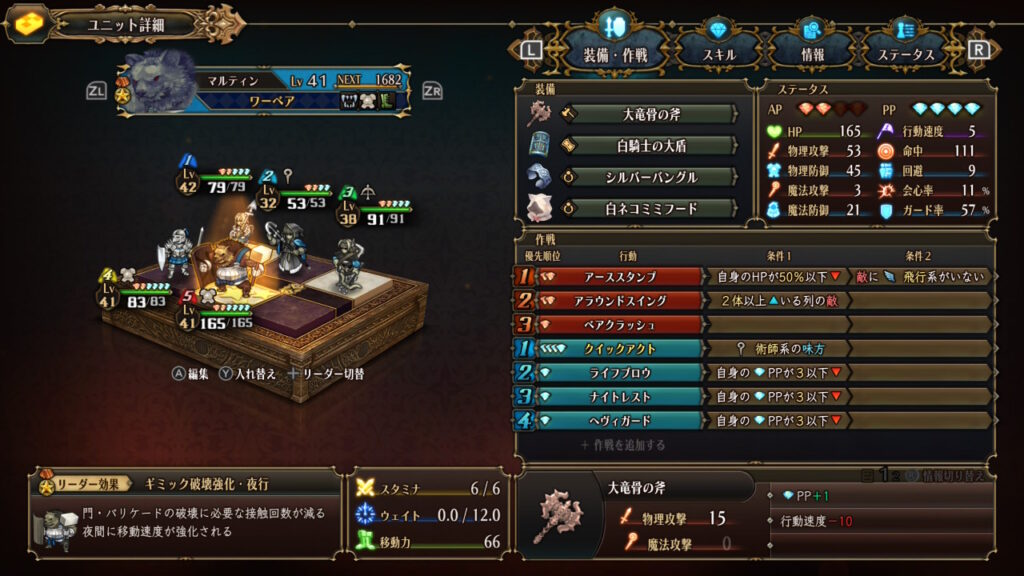Pick the クイックアクト tactic
The width and height of the screenshot is (1024, 576).
click(618, 349)
